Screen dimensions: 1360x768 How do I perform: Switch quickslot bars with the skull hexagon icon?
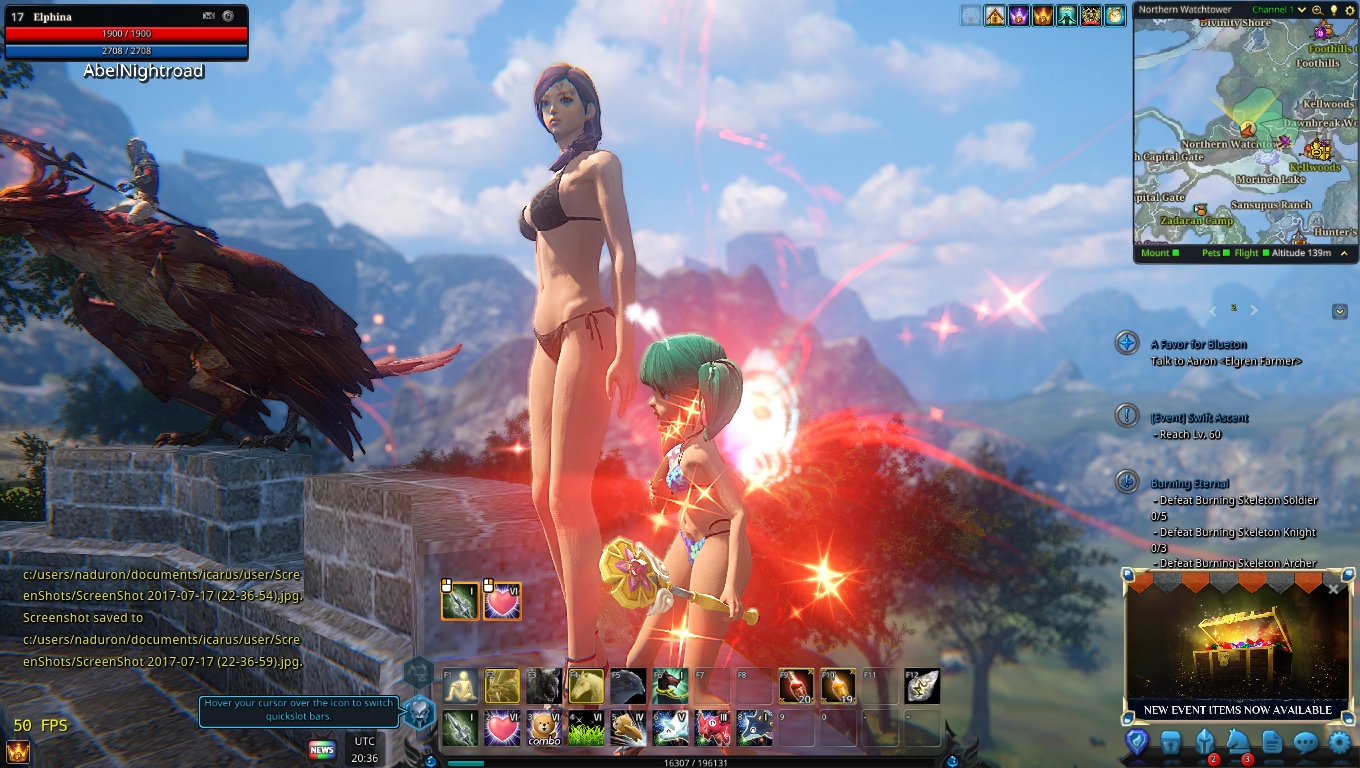pyautogui.click(x=420, y=711)
